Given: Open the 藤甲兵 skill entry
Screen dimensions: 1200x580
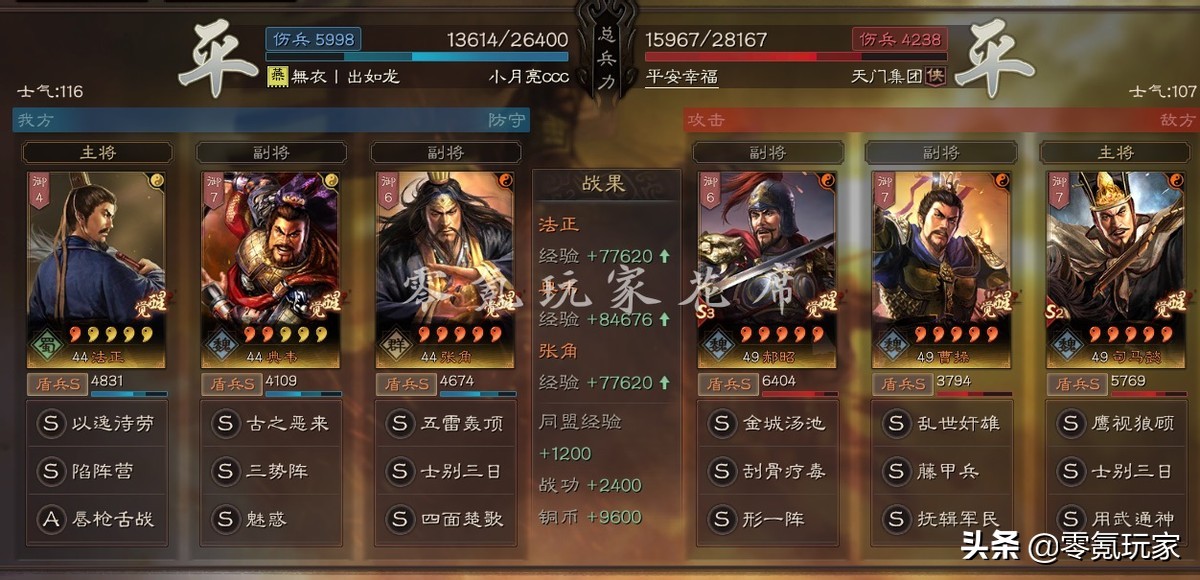Looking at the screenshot, I should point(942,471).
